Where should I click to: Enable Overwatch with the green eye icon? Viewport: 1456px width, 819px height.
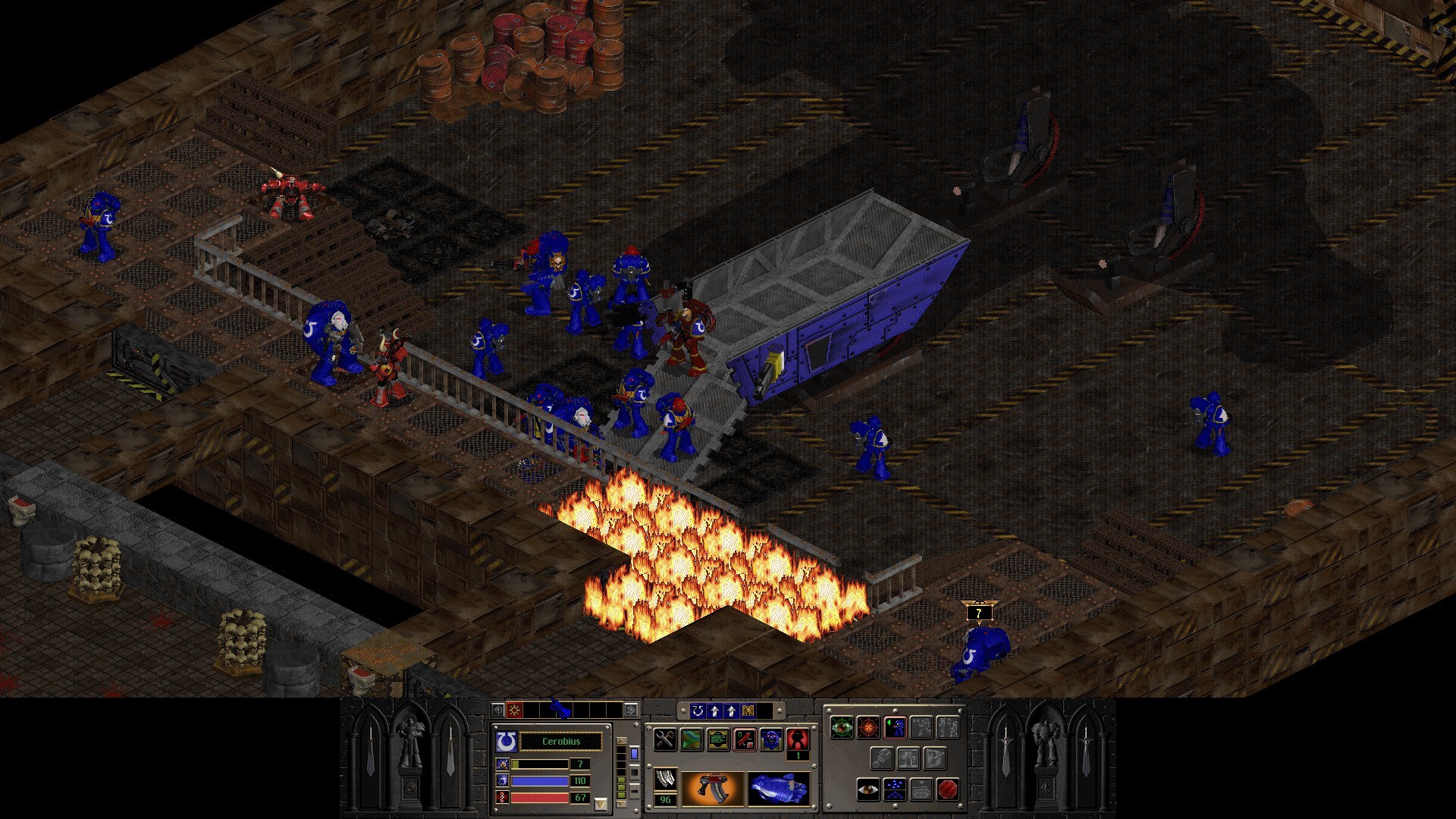[841, 729]
